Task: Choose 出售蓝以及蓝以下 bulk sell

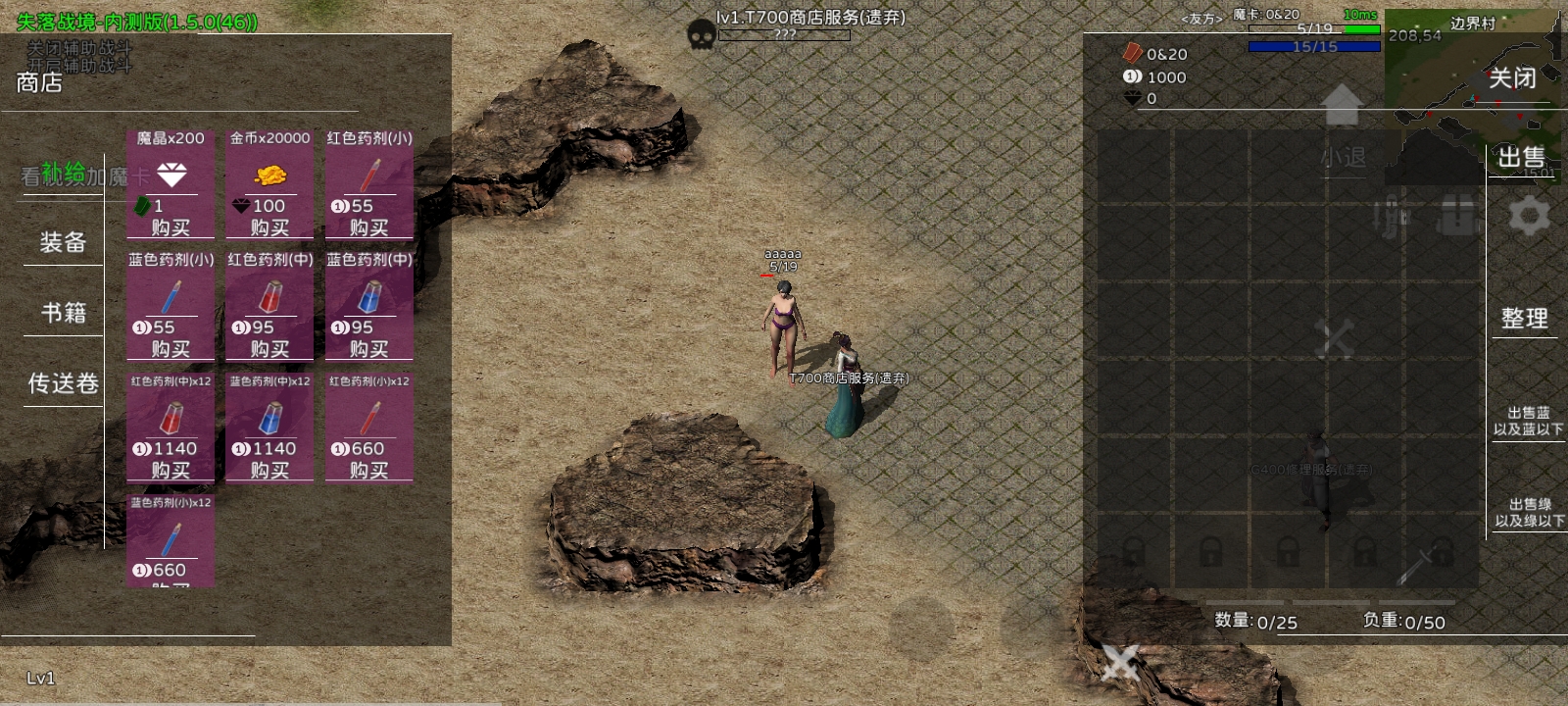Action: (x=1528, y=421)
